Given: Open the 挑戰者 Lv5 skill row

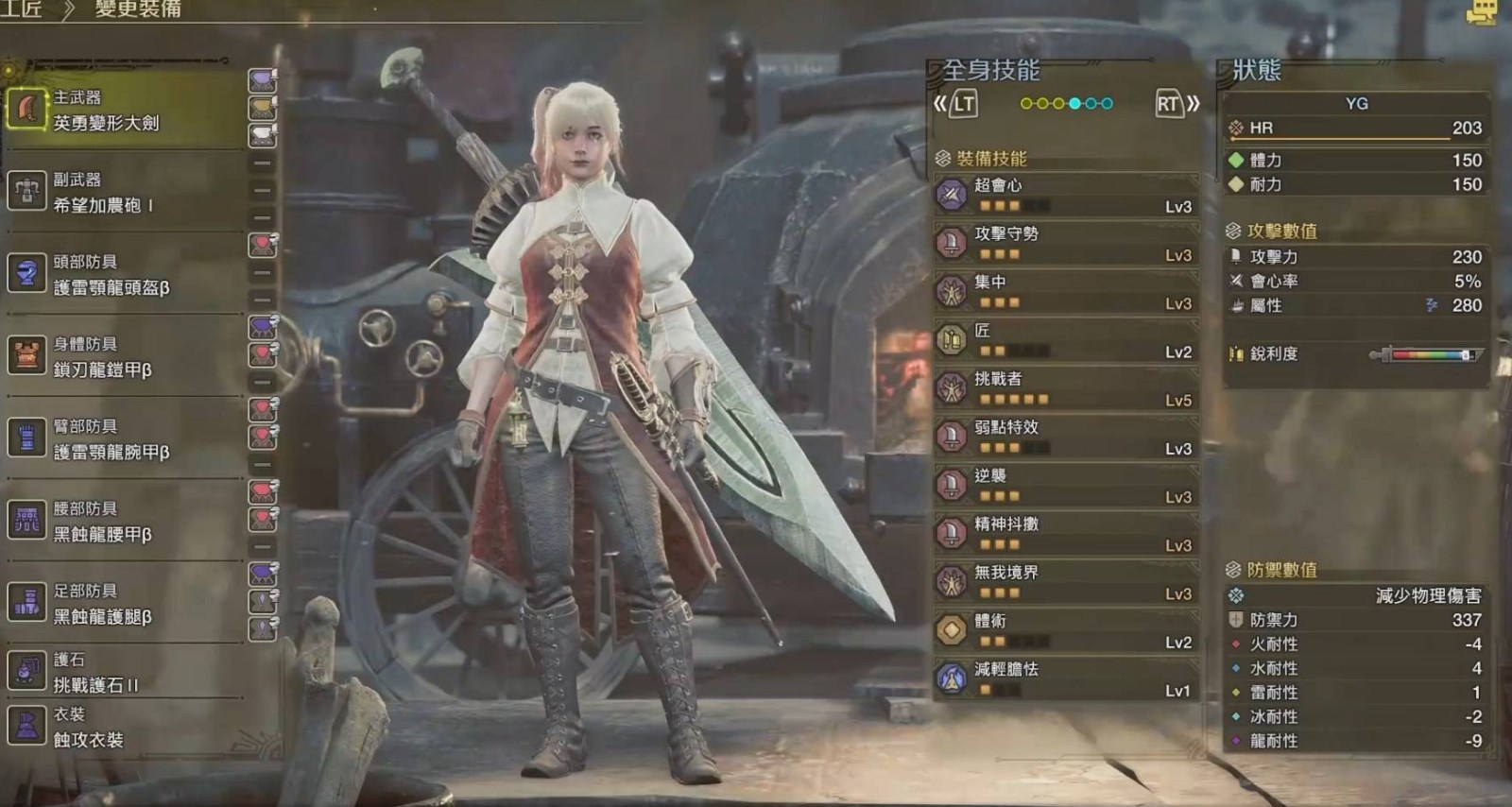Looking at the screenshot, I should [1066, 388].
